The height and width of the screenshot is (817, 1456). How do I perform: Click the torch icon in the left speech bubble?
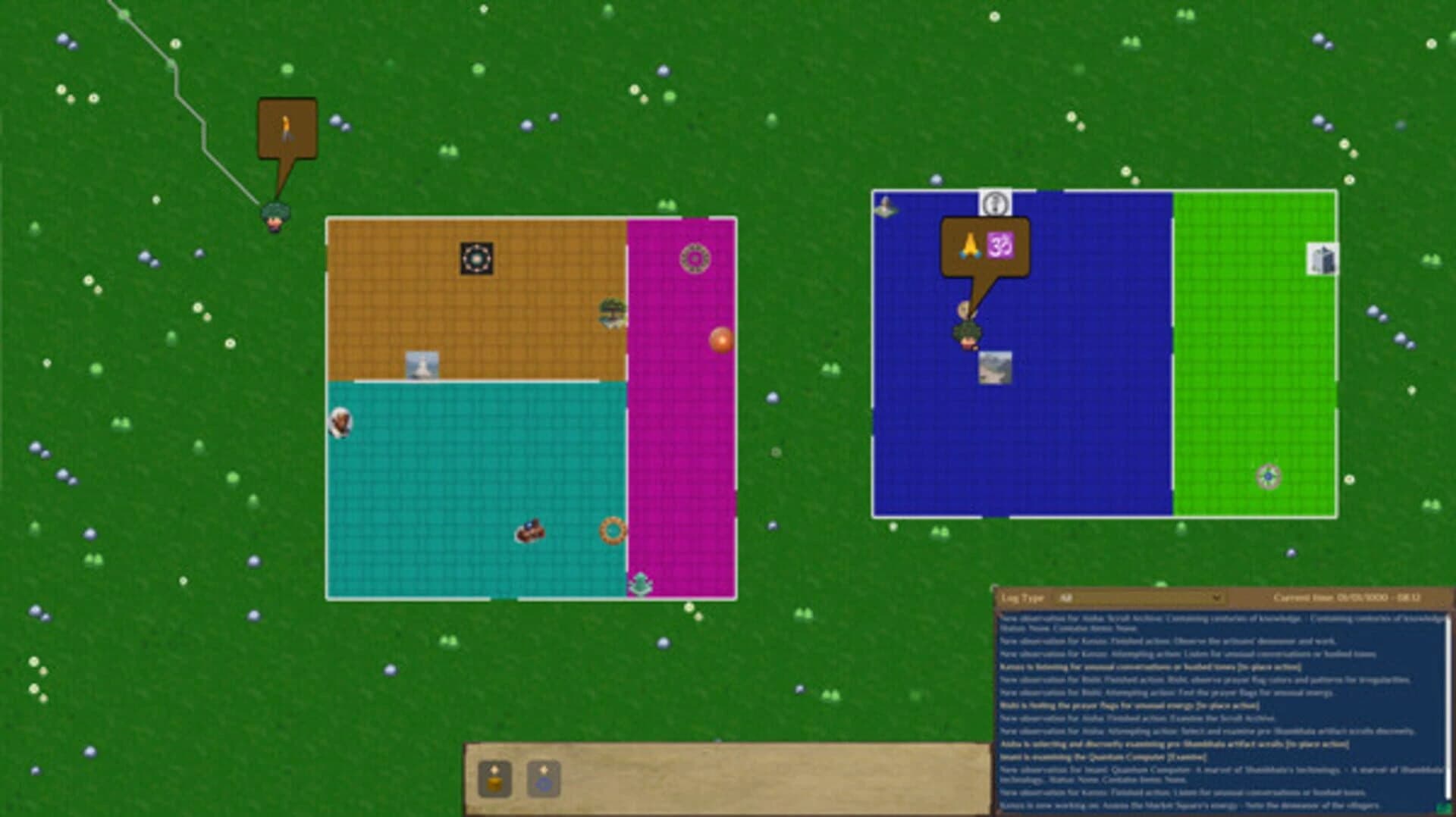[287, 129]
